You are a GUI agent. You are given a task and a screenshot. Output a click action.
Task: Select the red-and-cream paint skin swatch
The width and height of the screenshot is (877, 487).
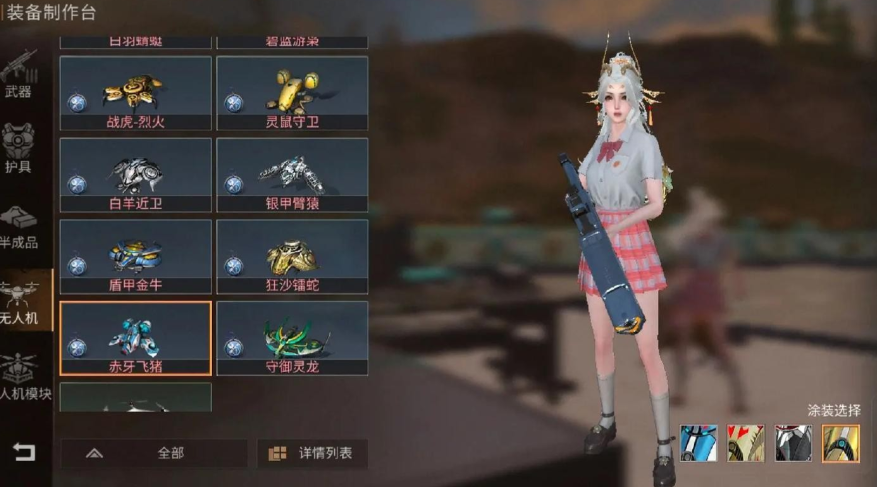(745, 443)
